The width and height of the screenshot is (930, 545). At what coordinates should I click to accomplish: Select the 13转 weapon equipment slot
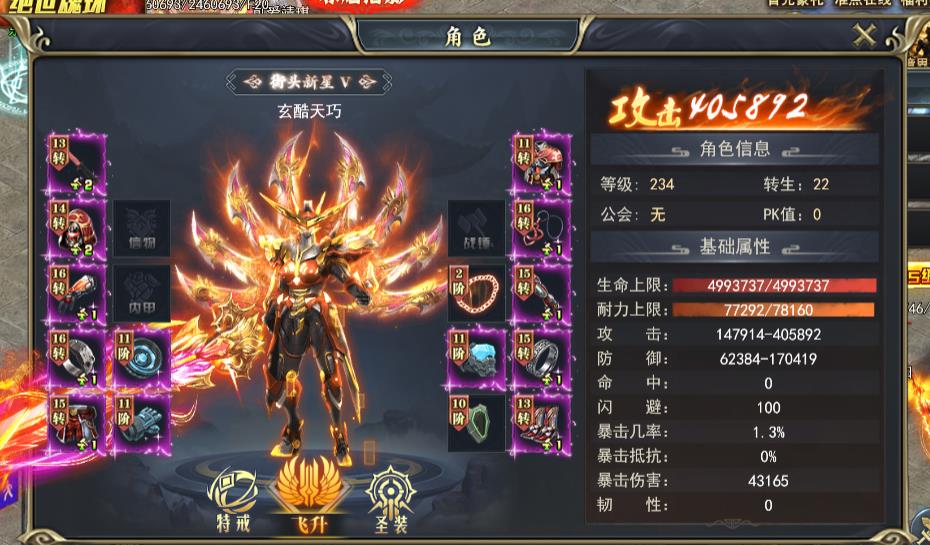[76, 165]
